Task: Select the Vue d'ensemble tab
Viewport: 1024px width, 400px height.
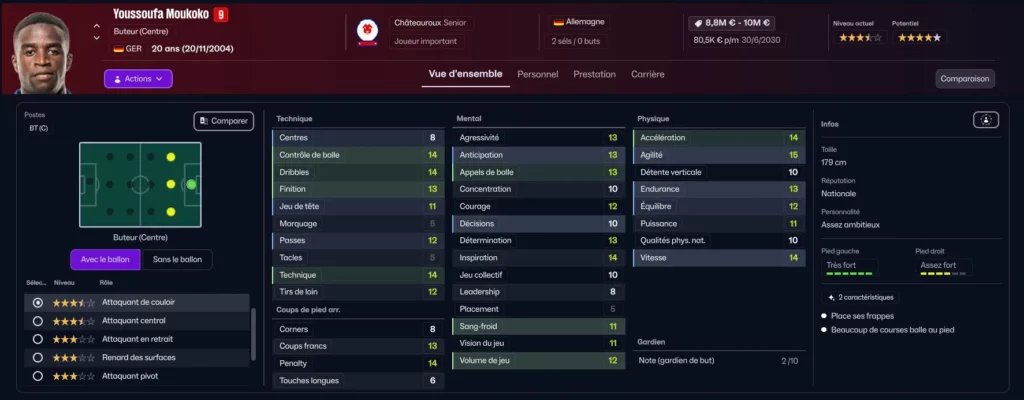Action: [x=464, y=74]
